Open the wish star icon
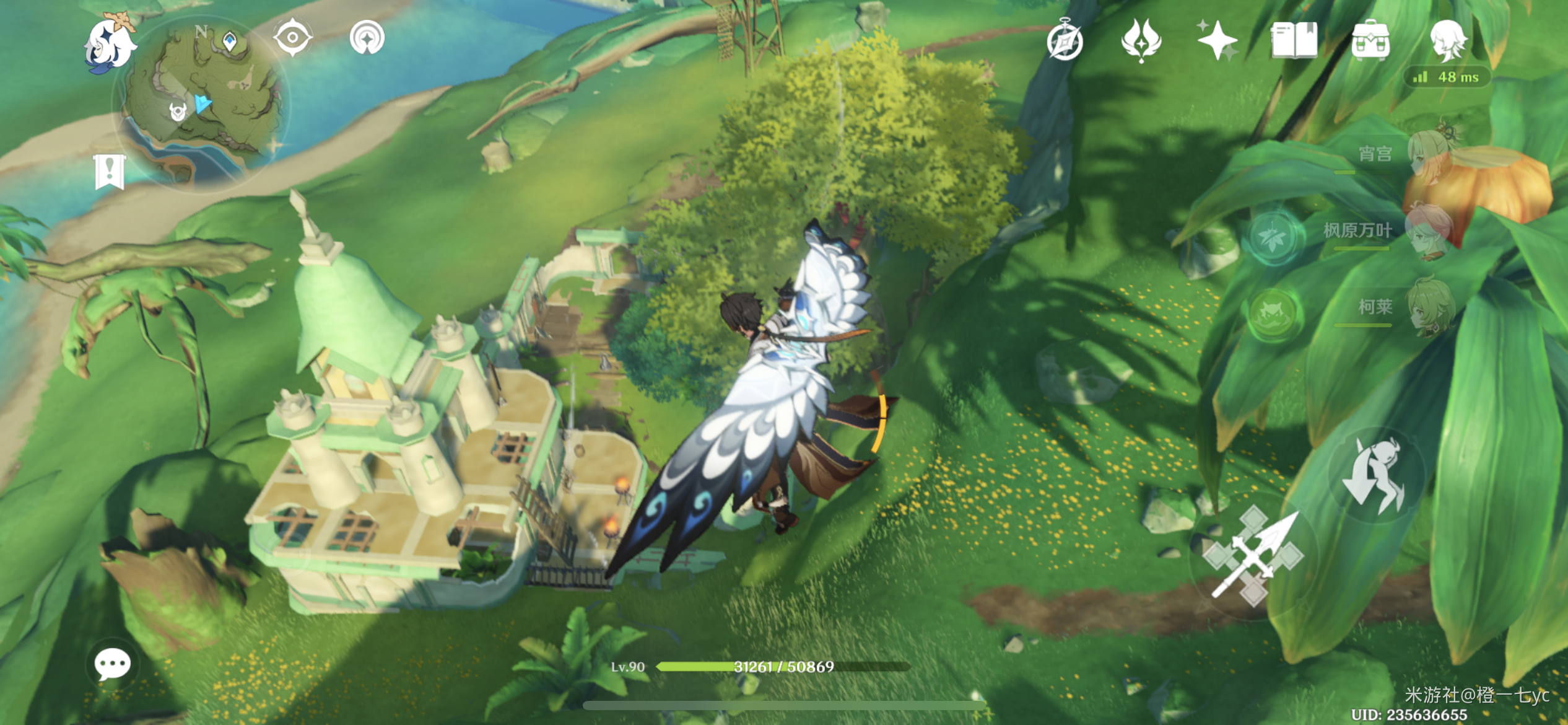The width and height of the screenshot is (1568, 725). (x=1216, y=40)
